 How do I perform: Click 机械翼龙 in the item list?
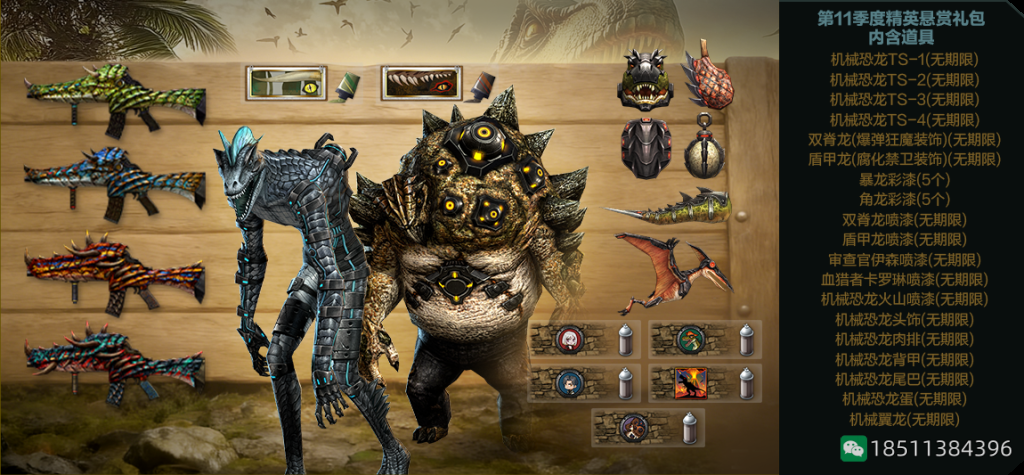click(x=904, y=419)
